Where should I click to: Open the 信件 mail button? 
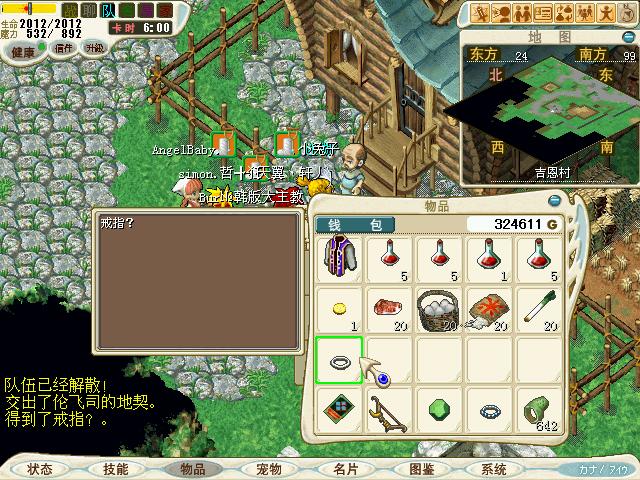[x=64, y=47]
